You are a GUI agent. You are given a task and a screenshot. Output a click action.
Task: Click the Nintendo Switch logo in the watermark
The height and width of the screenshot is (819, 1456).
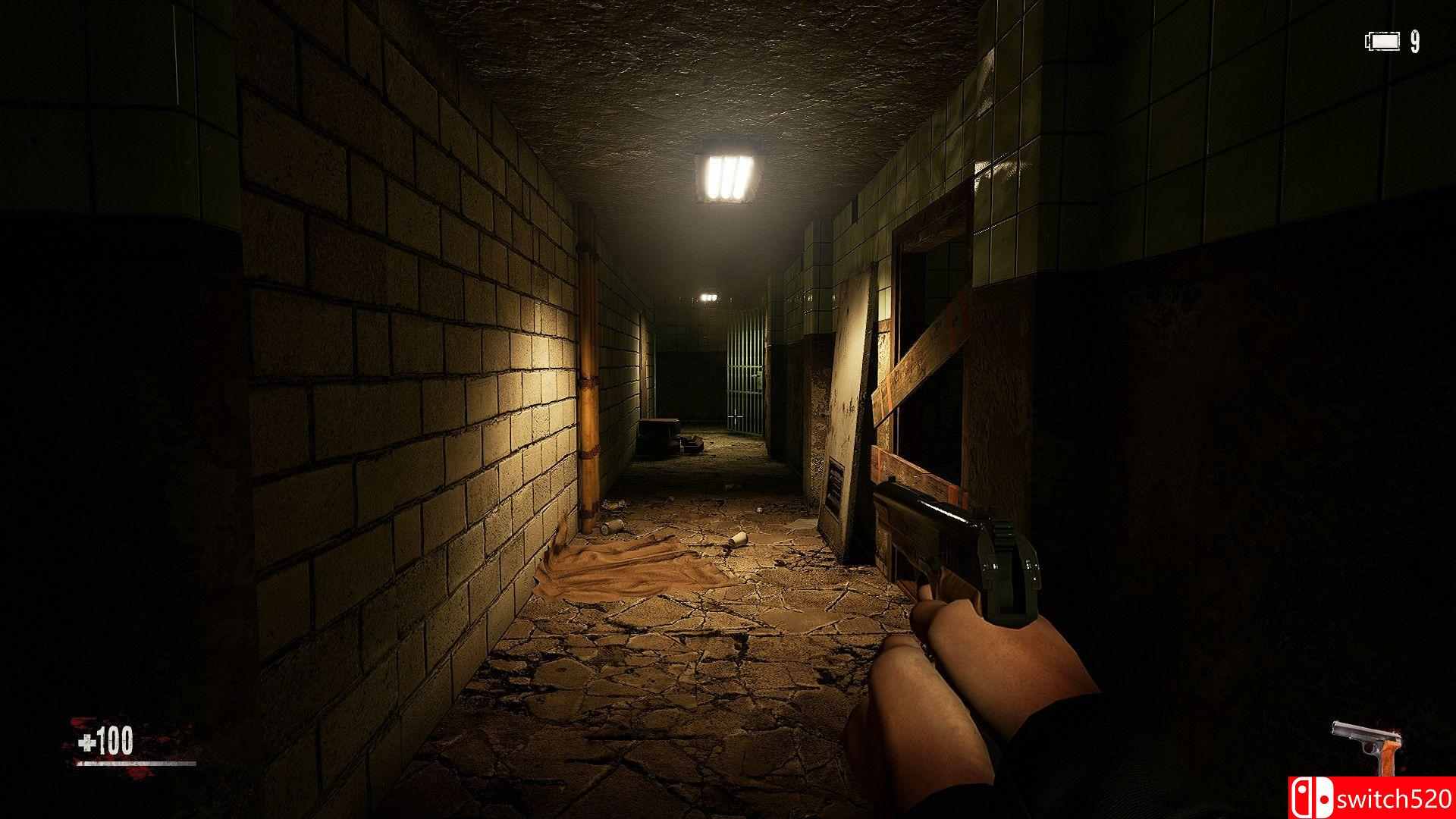[1312, 797]
